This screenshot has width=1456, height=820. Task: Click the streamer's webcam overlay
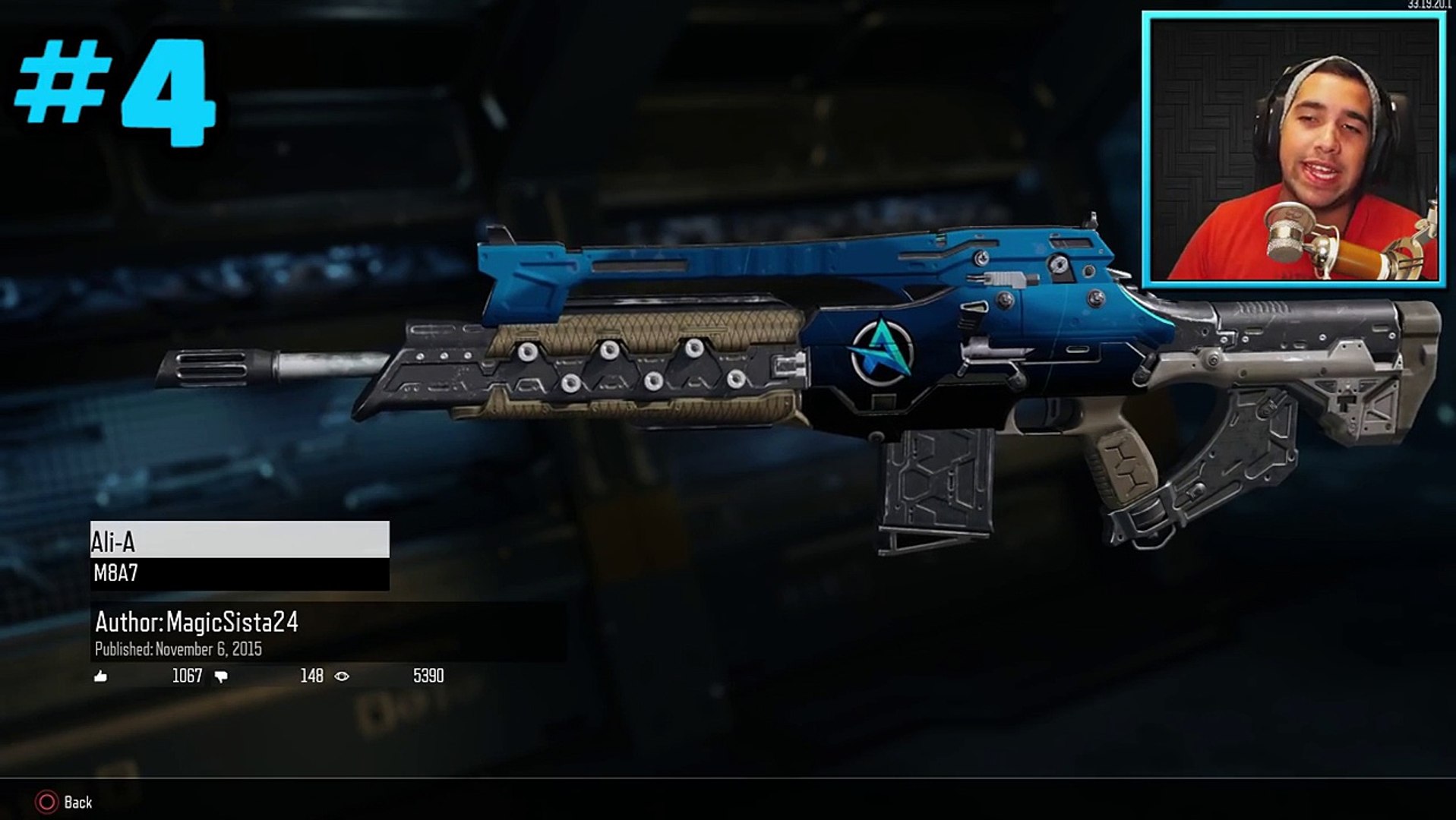point(1293,150)
